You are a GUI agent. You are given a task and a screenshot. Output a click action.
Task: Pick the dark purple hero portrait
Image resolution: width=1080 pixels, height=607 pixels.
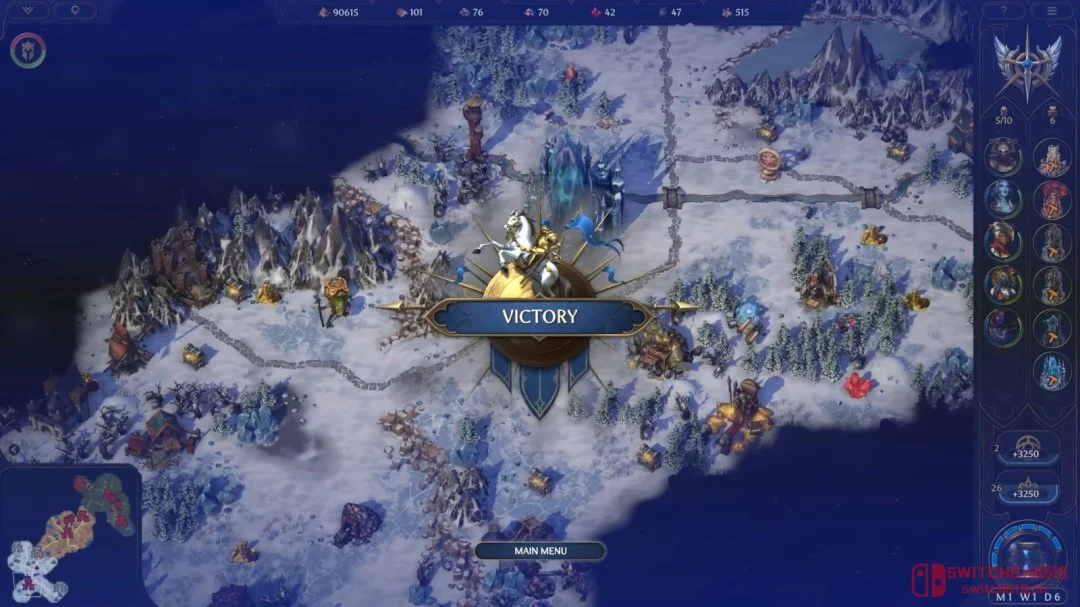[1003, 327]
